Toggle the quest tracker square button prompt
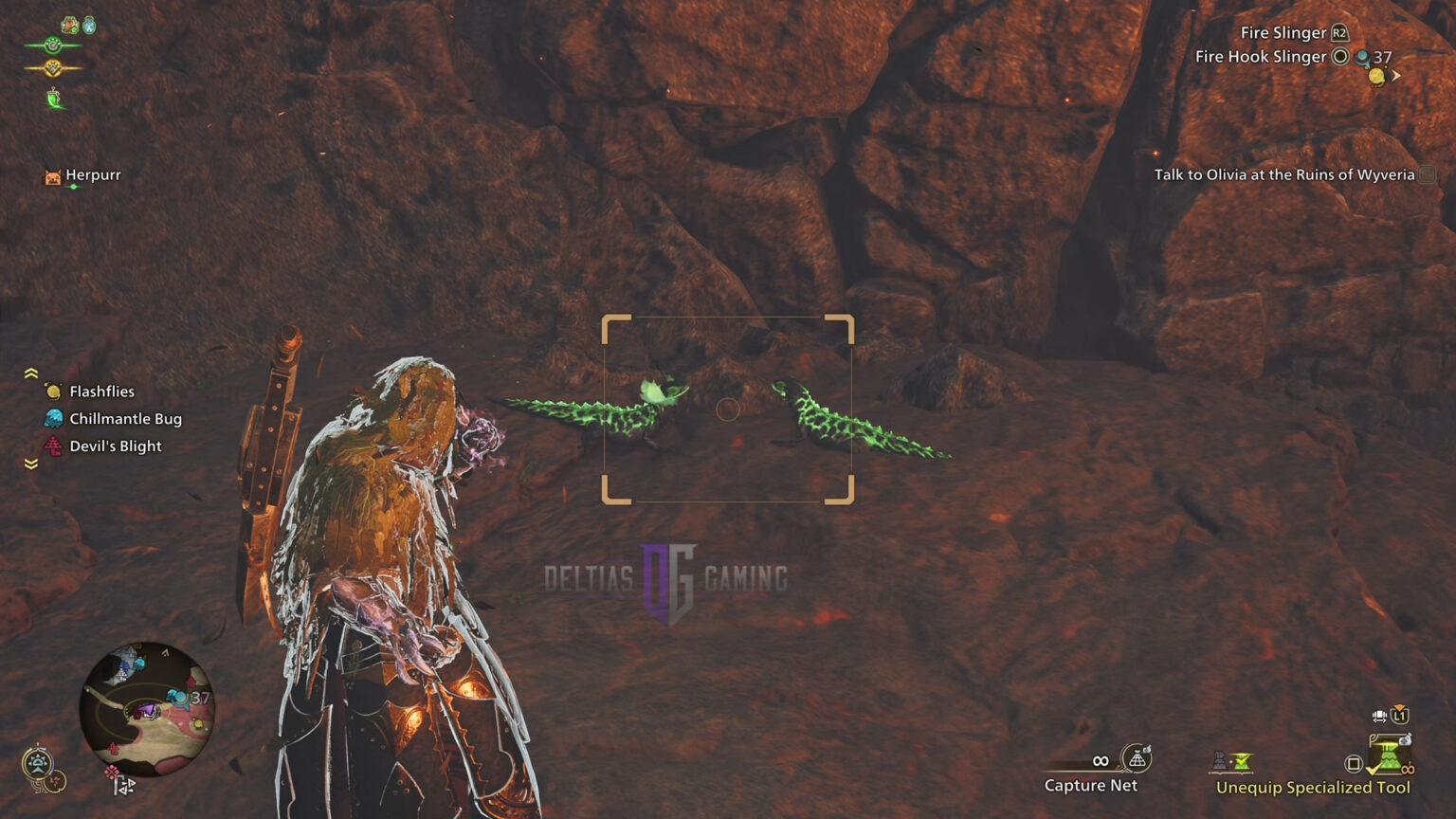 click(x=1426, y=174)
